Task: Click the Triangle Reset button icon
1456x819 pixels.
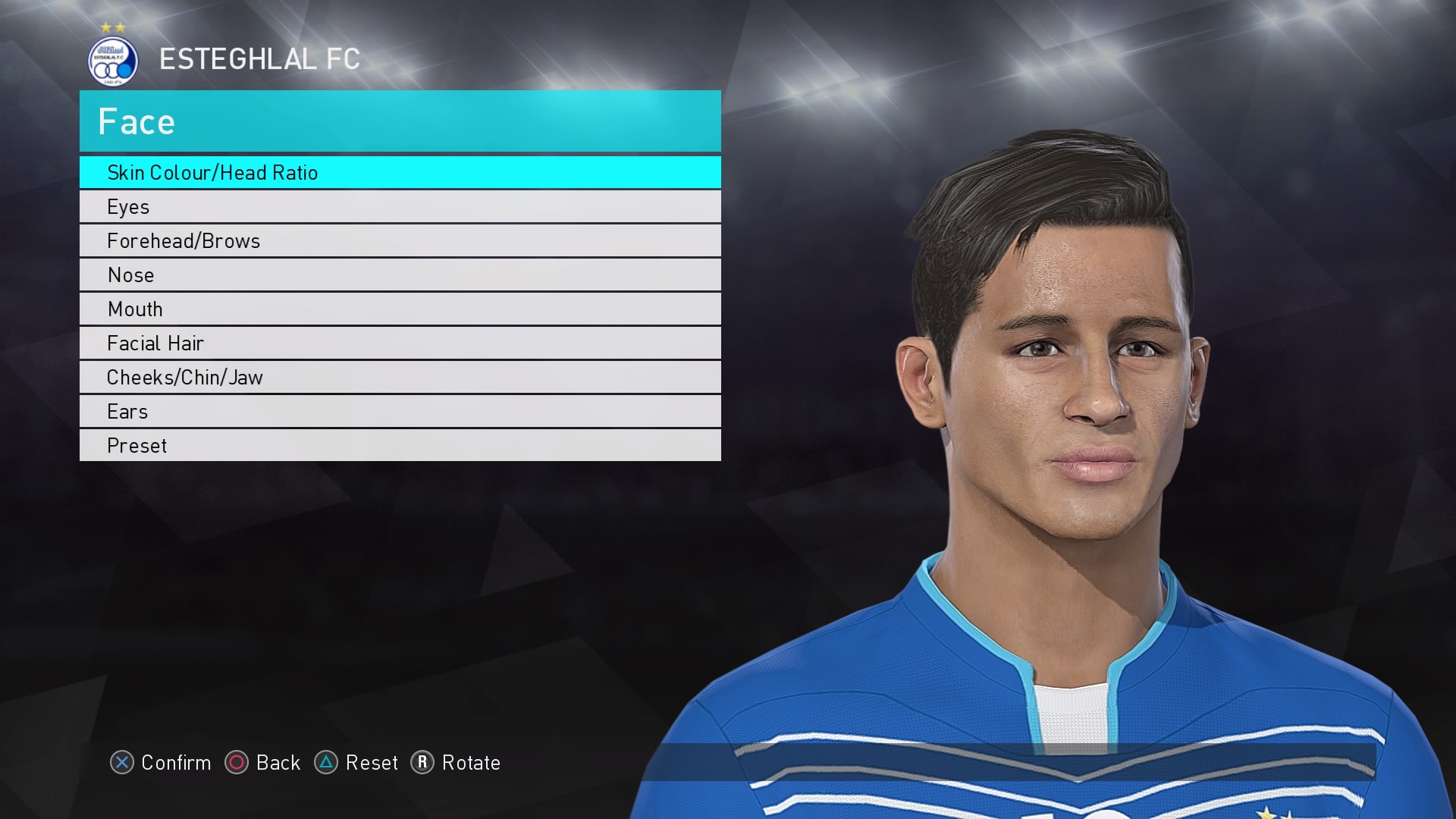Action: 328,764
